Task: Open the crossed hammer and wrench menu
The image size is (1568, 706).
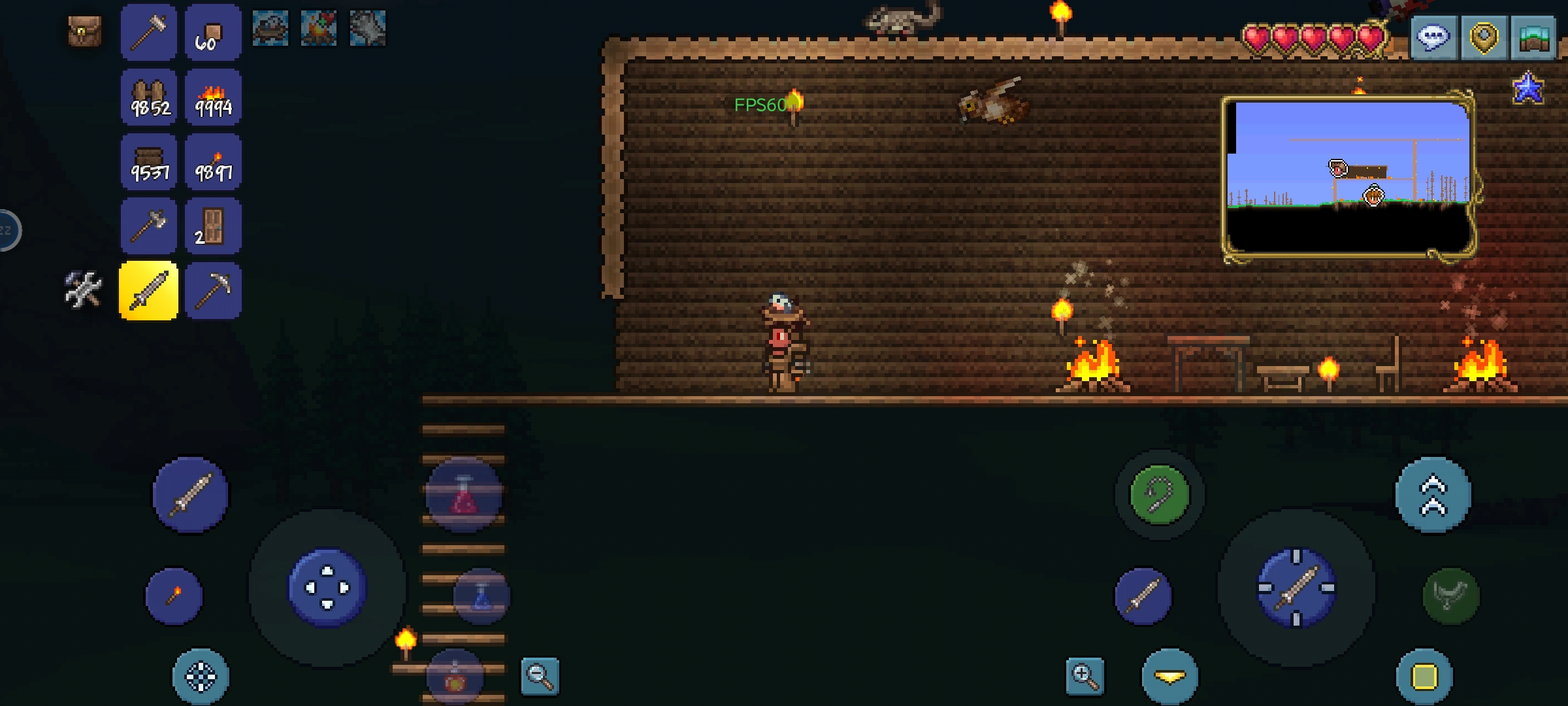Action: [x=84, y=289]
